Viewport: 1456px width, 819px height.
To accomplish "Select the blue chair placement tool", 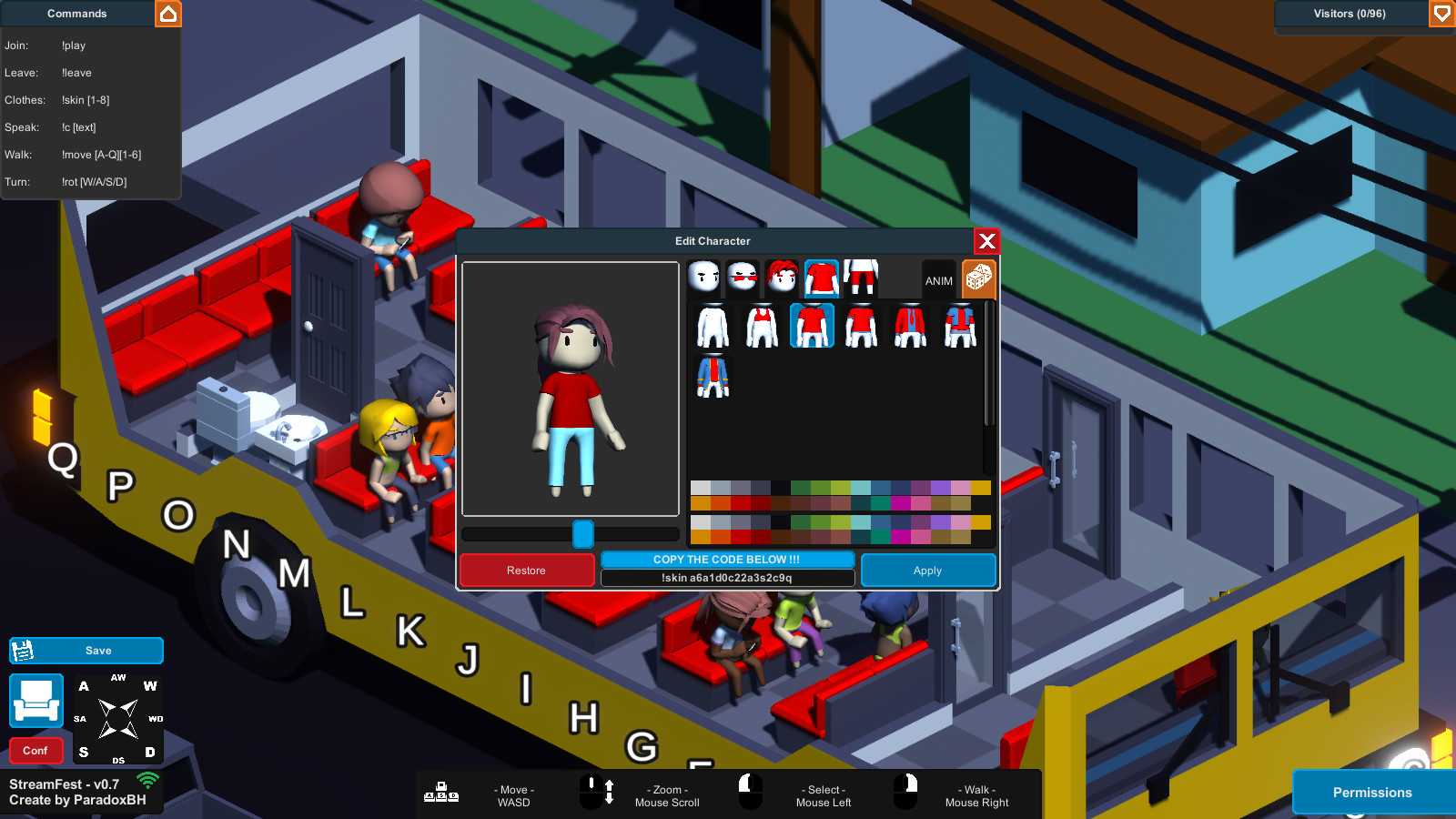I will (36, 701).
